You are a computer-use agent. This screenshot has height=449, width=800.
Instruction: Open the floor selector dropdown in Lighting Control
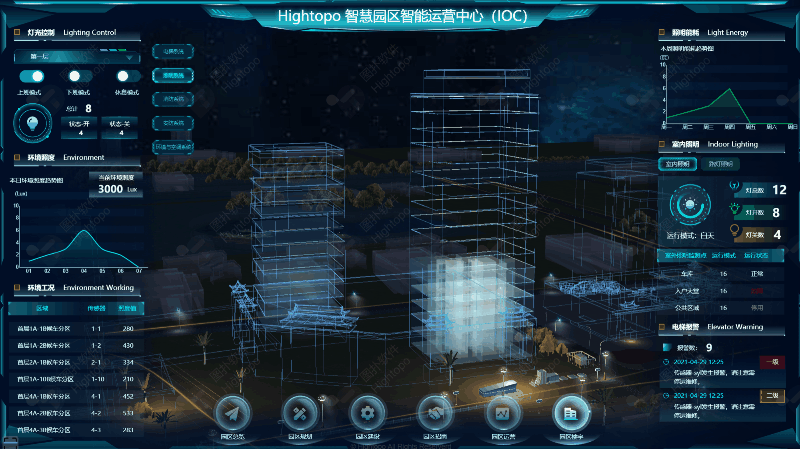[x=77, y=57]
